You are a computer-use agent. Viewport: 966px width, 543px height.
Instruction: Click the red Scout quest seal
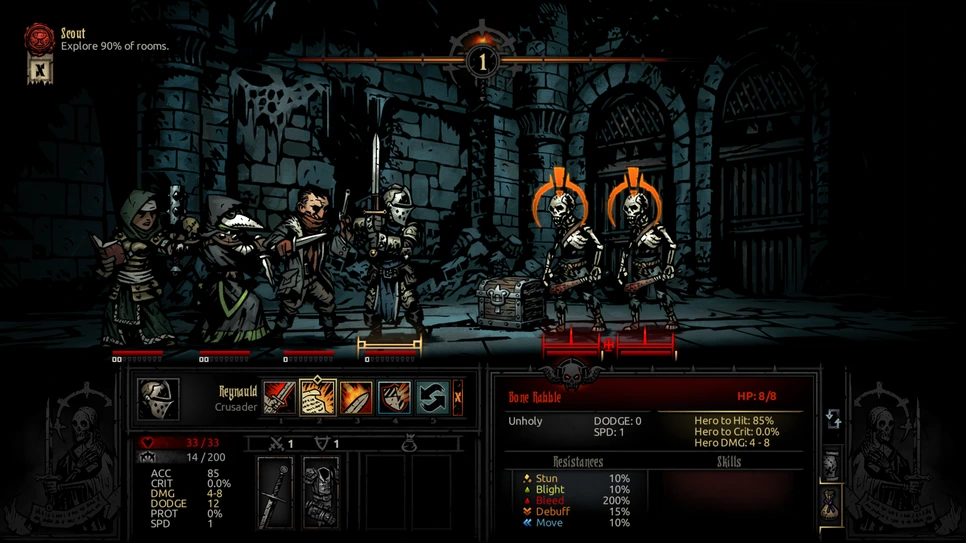coord(39,39)
